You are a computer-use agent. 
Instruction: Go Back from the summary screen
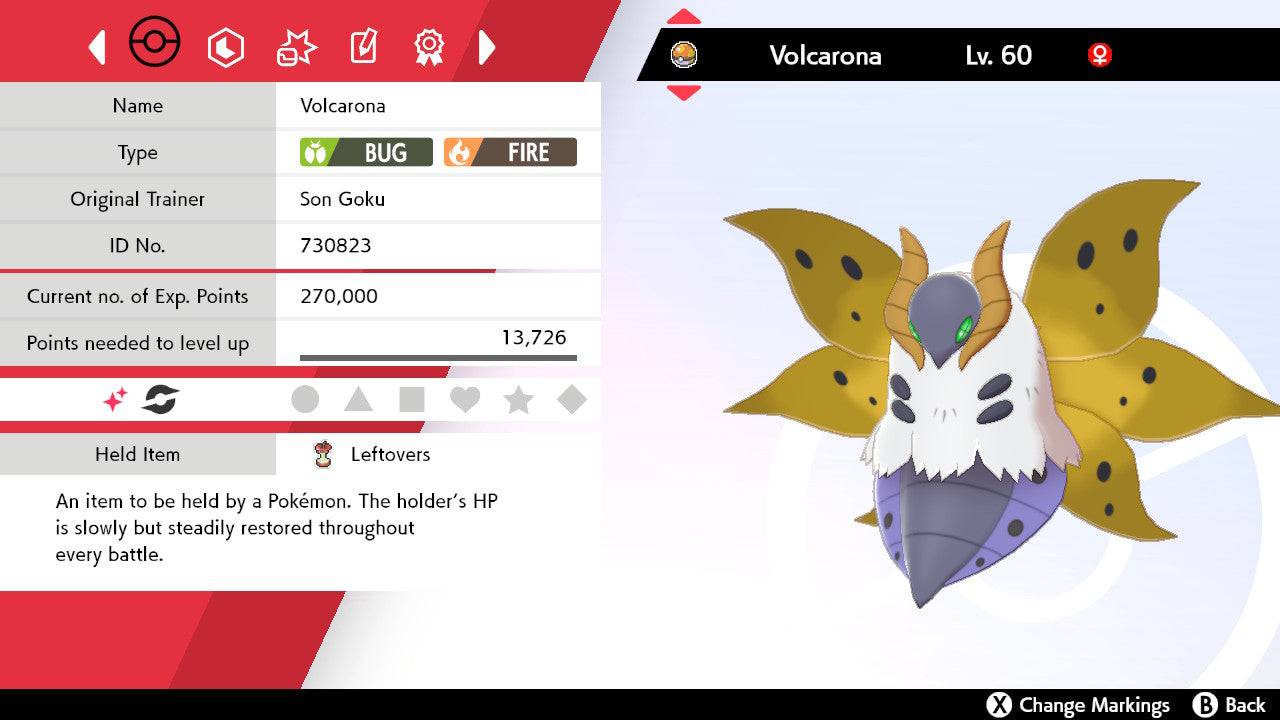pyautogui.click(x=1230, y=705)
